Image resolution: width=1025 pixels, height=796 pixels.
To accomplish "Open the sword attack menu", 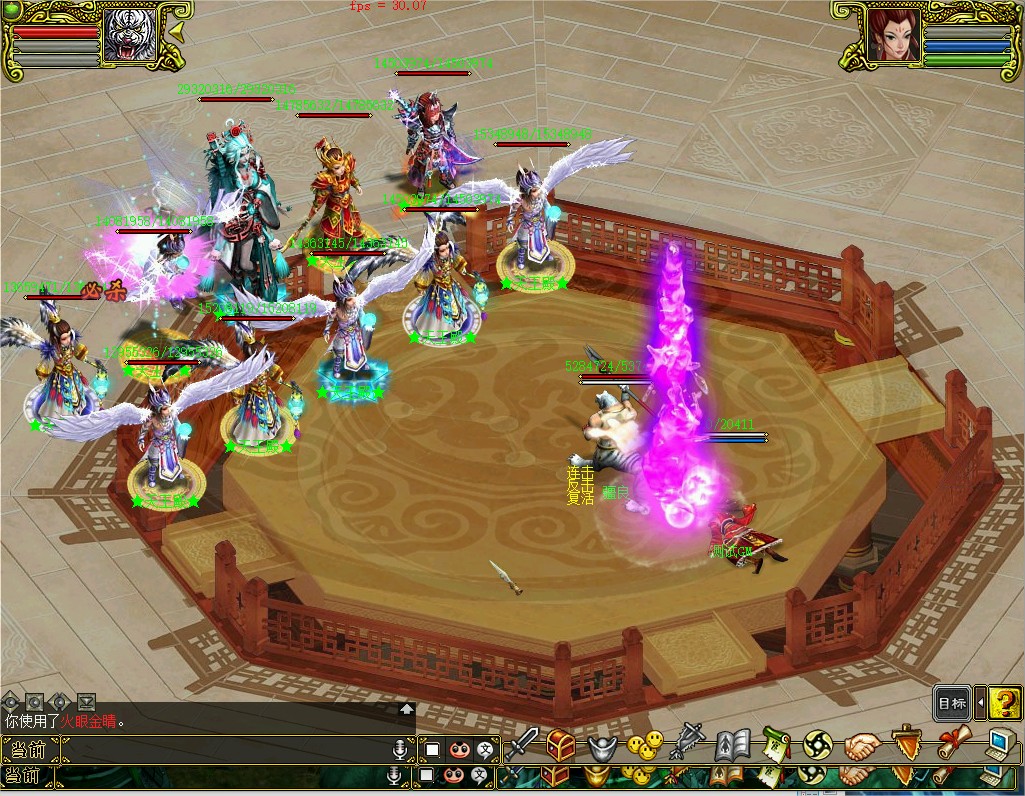I will [x=521, y=745].
